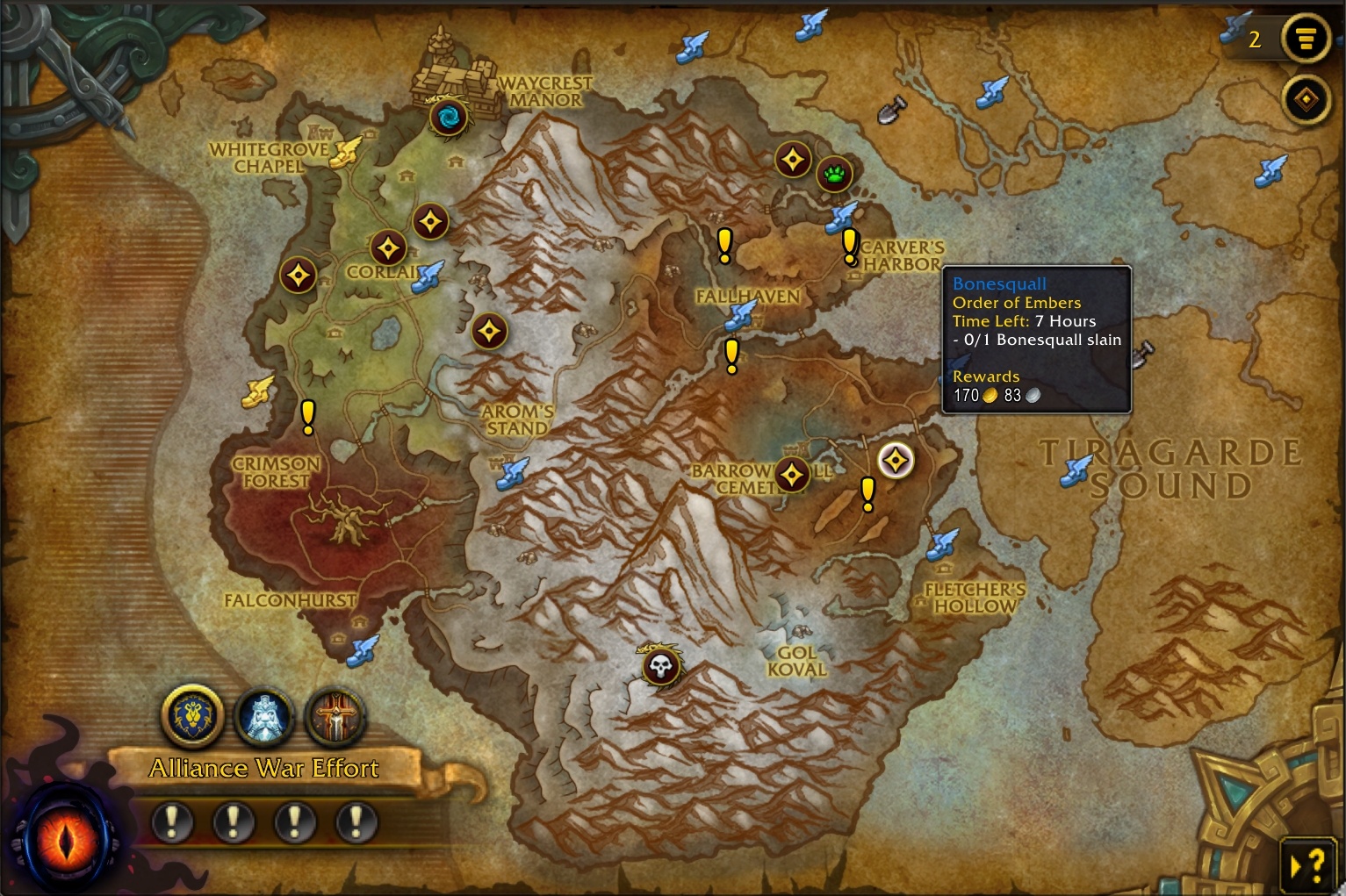Screen dimensions: 1346x896
Task: Select the white-figure emissary icon
Action: pyautogui.click(x=263, y=716)
